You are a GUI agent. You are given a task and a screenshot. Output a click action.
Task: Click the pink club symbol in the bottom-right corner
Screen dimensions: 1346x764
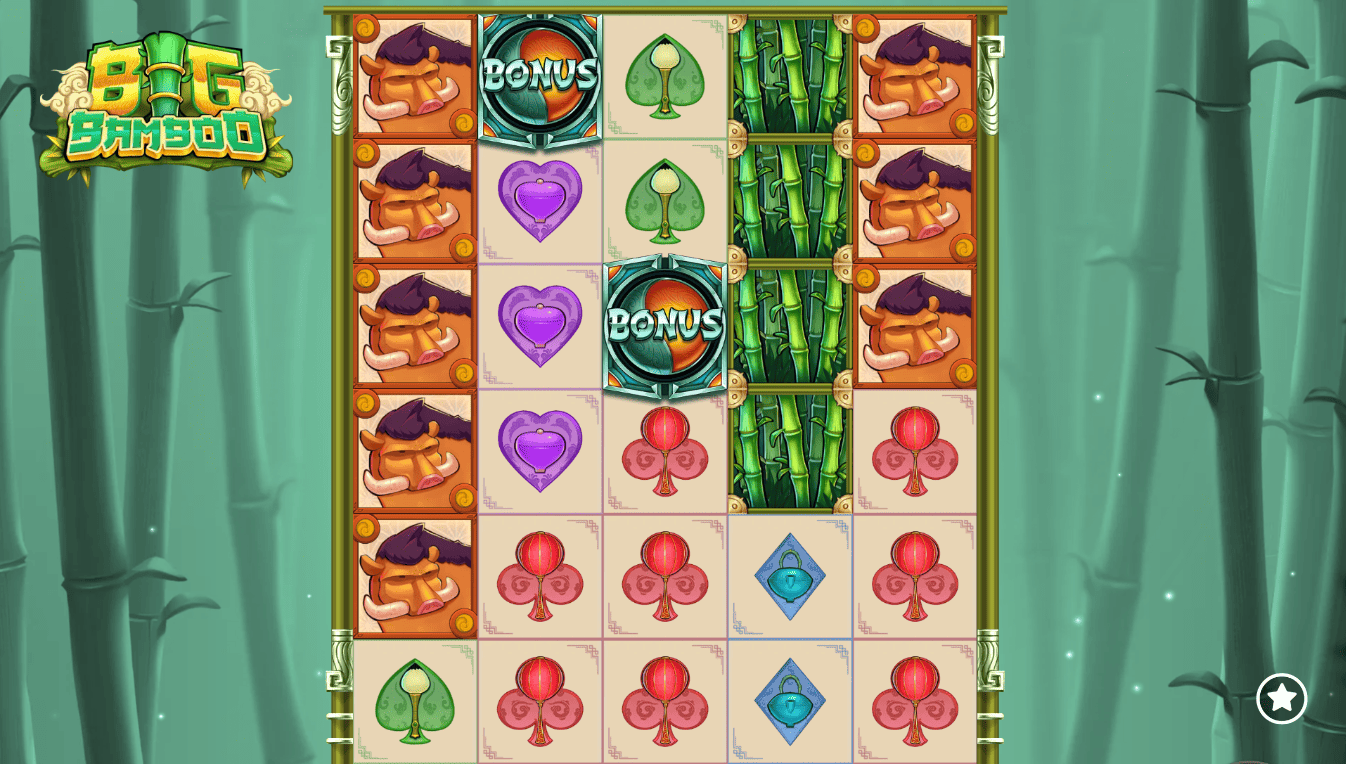(915, 700)
